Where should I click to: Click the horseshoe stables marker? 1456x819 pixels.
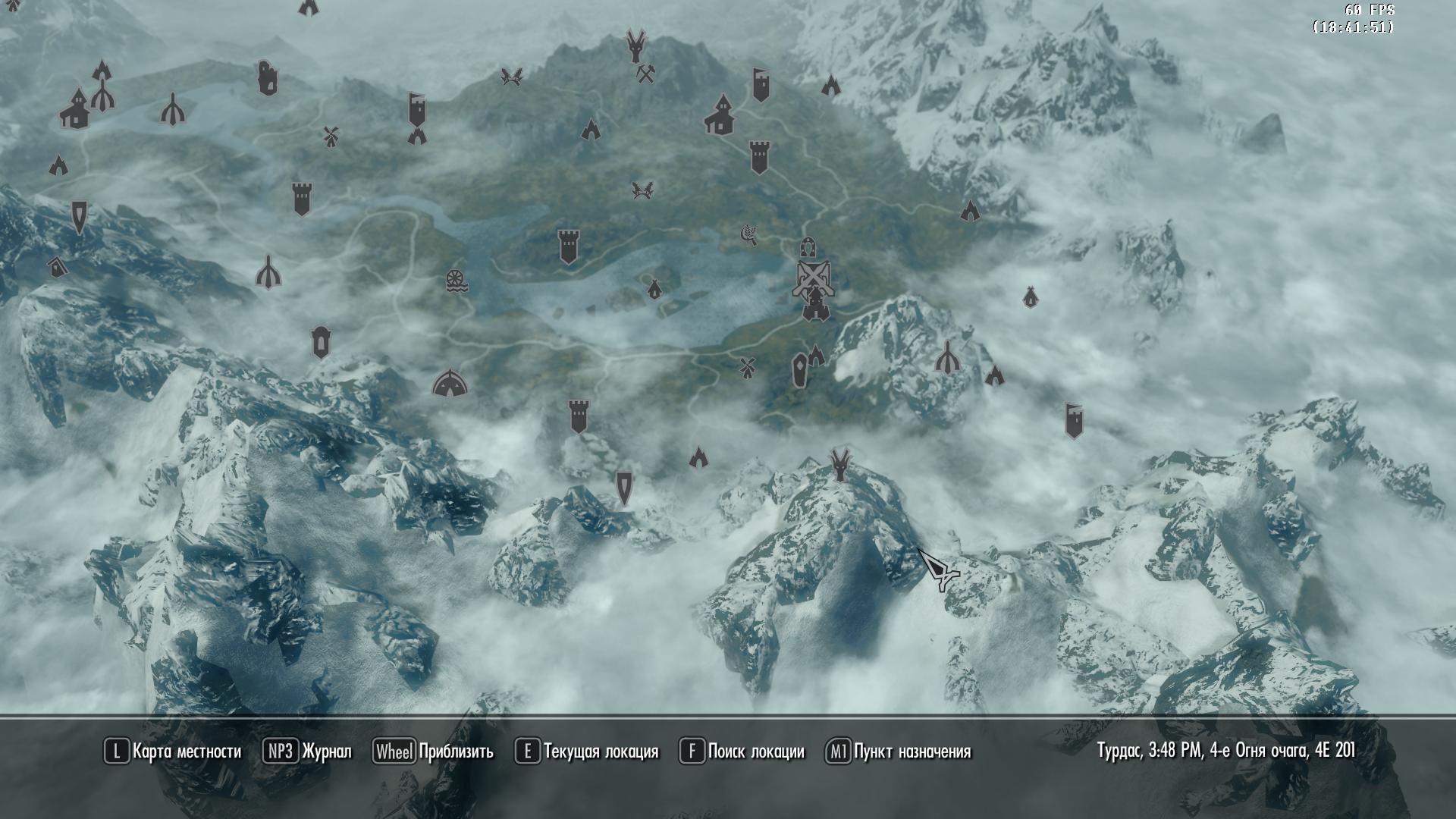click(807, 247)
